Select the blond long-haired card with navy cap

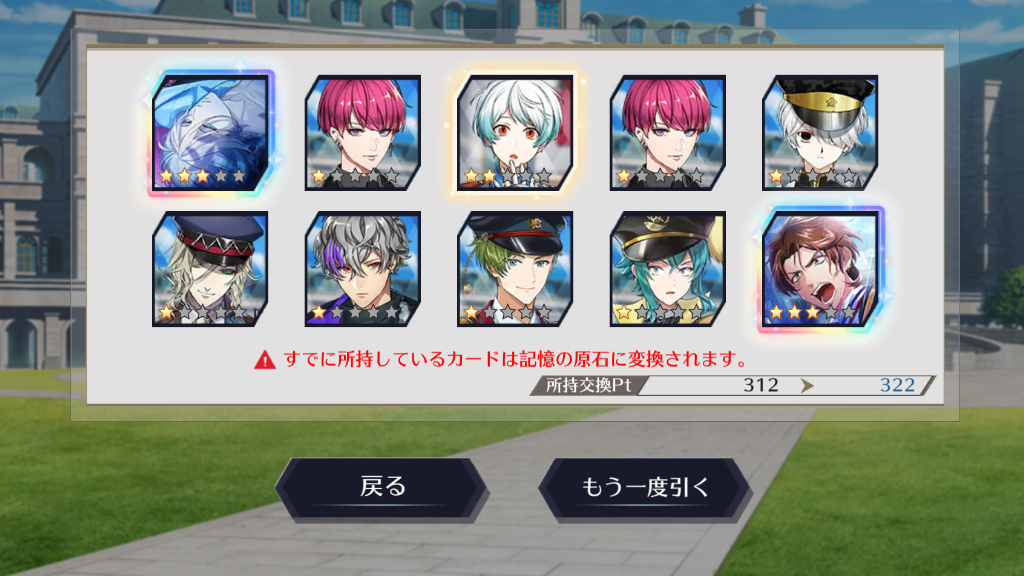tap(210, 269)
